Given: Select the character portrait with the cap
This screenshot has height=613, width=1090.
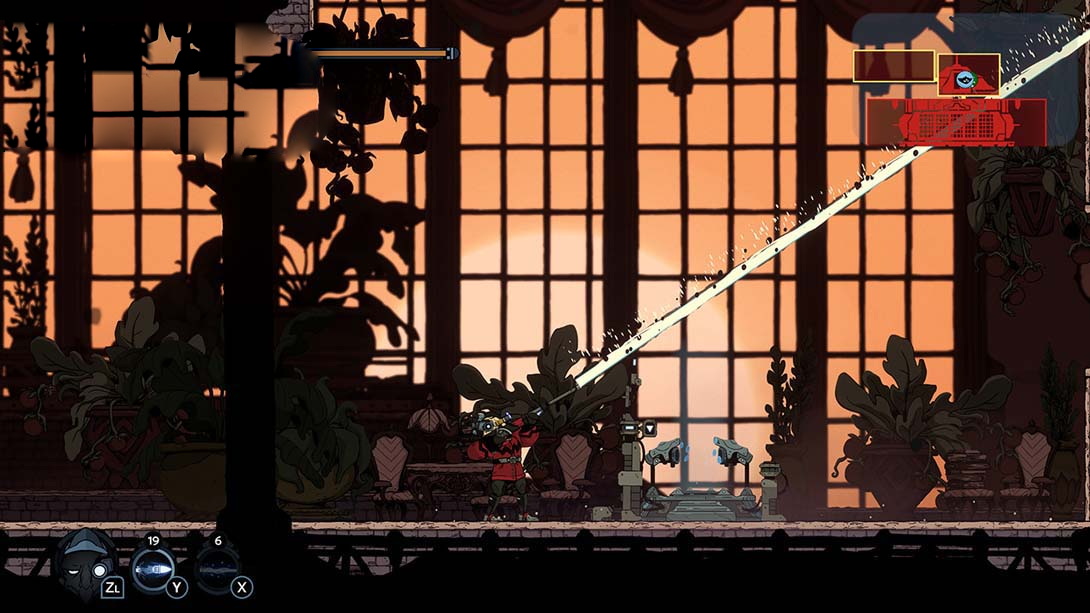Looking at the screenshot, I should pyautogui.click(x=84, y=563).
